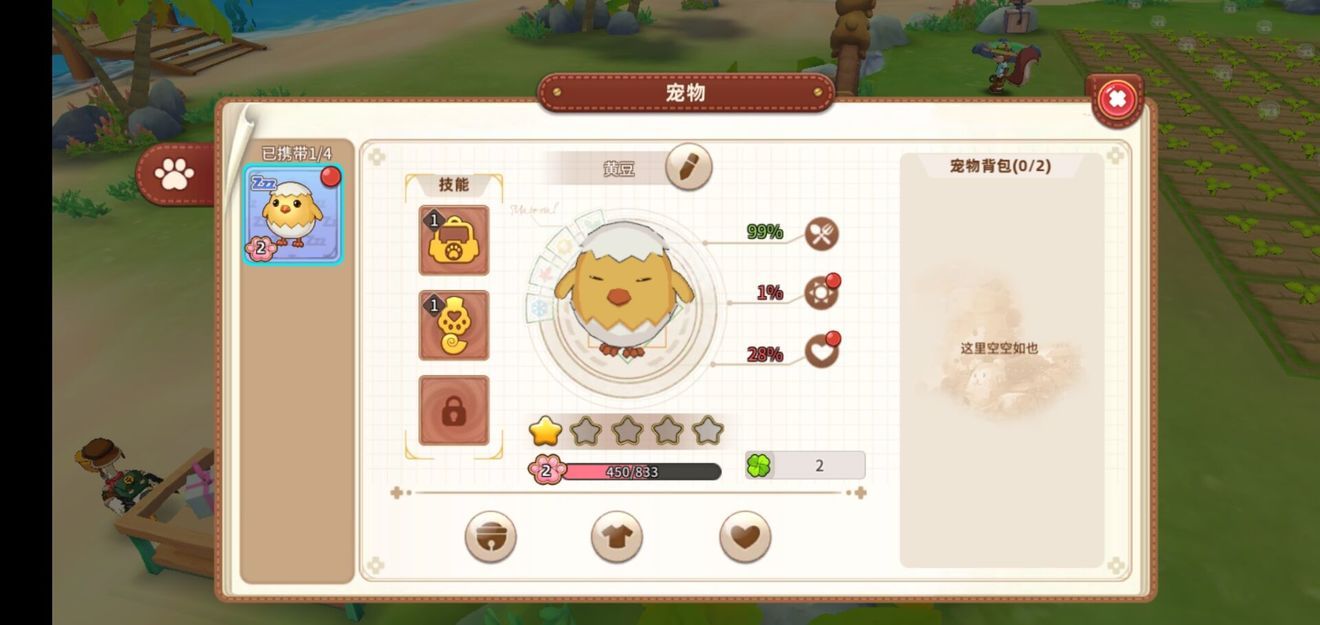Close the pet window
This screenshot has height=625, width=1320.
(1117, 99)
